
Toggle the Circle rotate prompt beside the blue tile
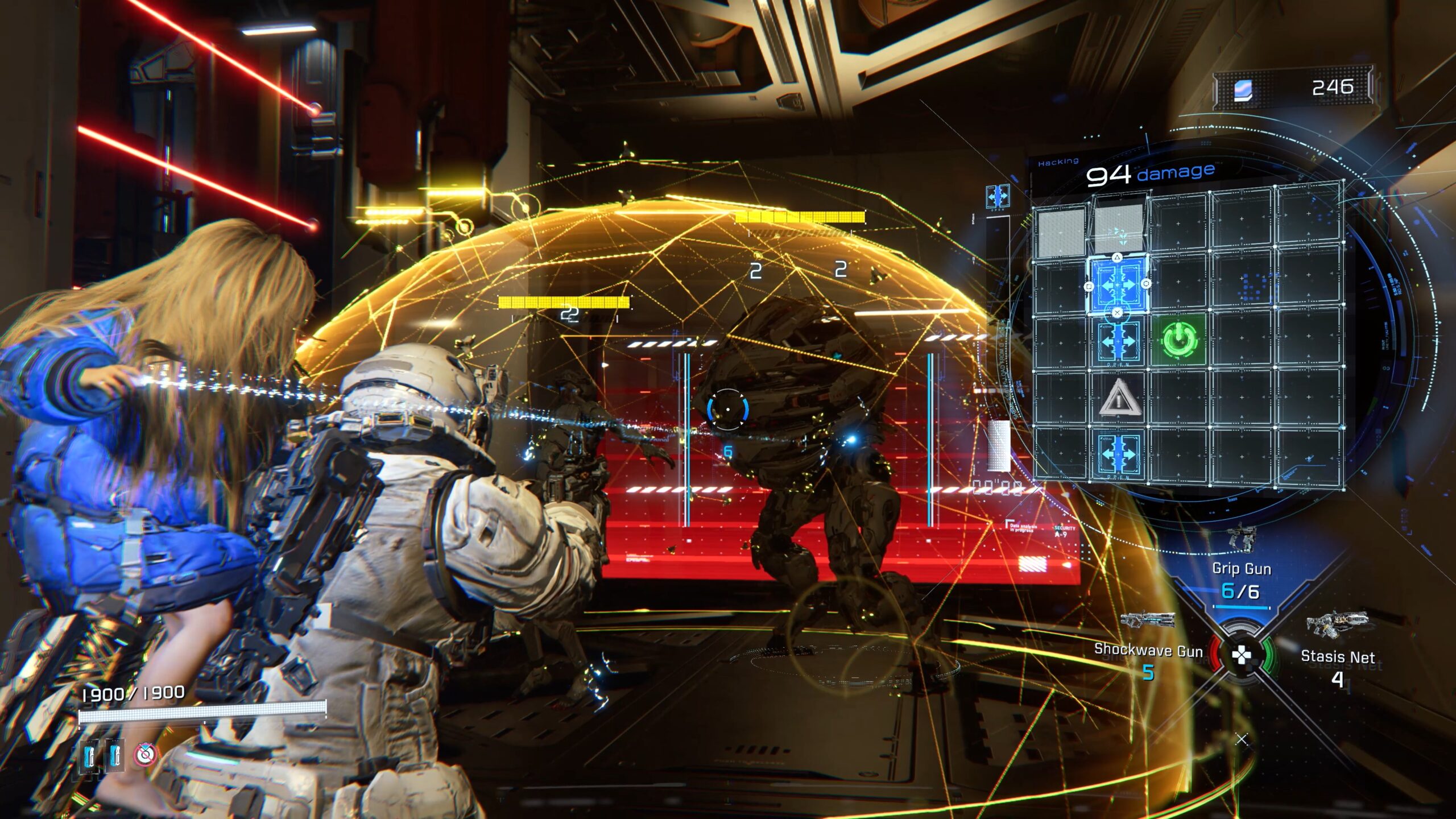(1146, 283)
